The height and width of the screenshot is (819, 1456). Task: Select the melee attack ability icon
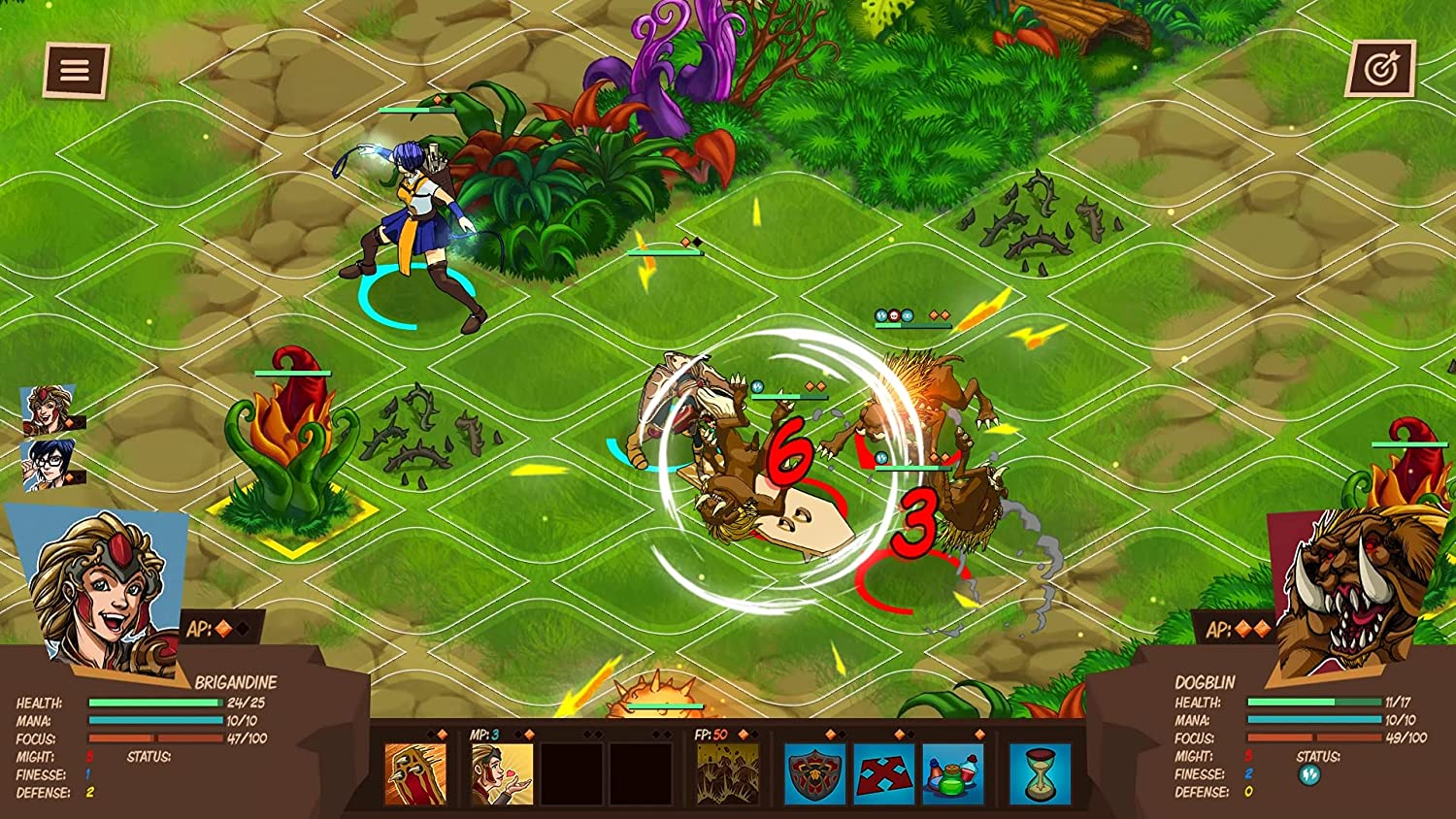(417, 773)
